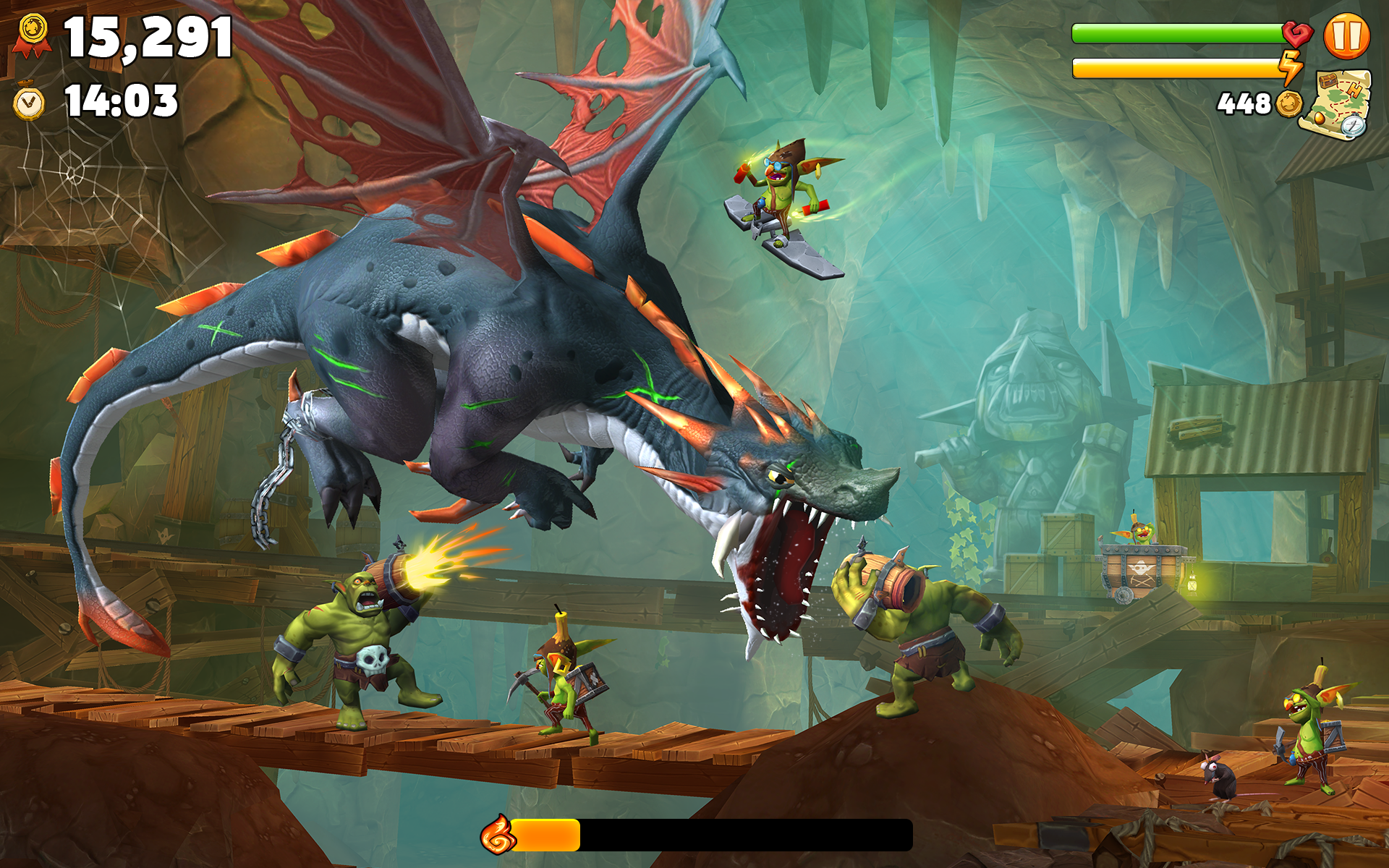Click the treasure chest drawn on the map
Image resolution: width=1389 pixels, height=868 pixels.
[1328, 81]
